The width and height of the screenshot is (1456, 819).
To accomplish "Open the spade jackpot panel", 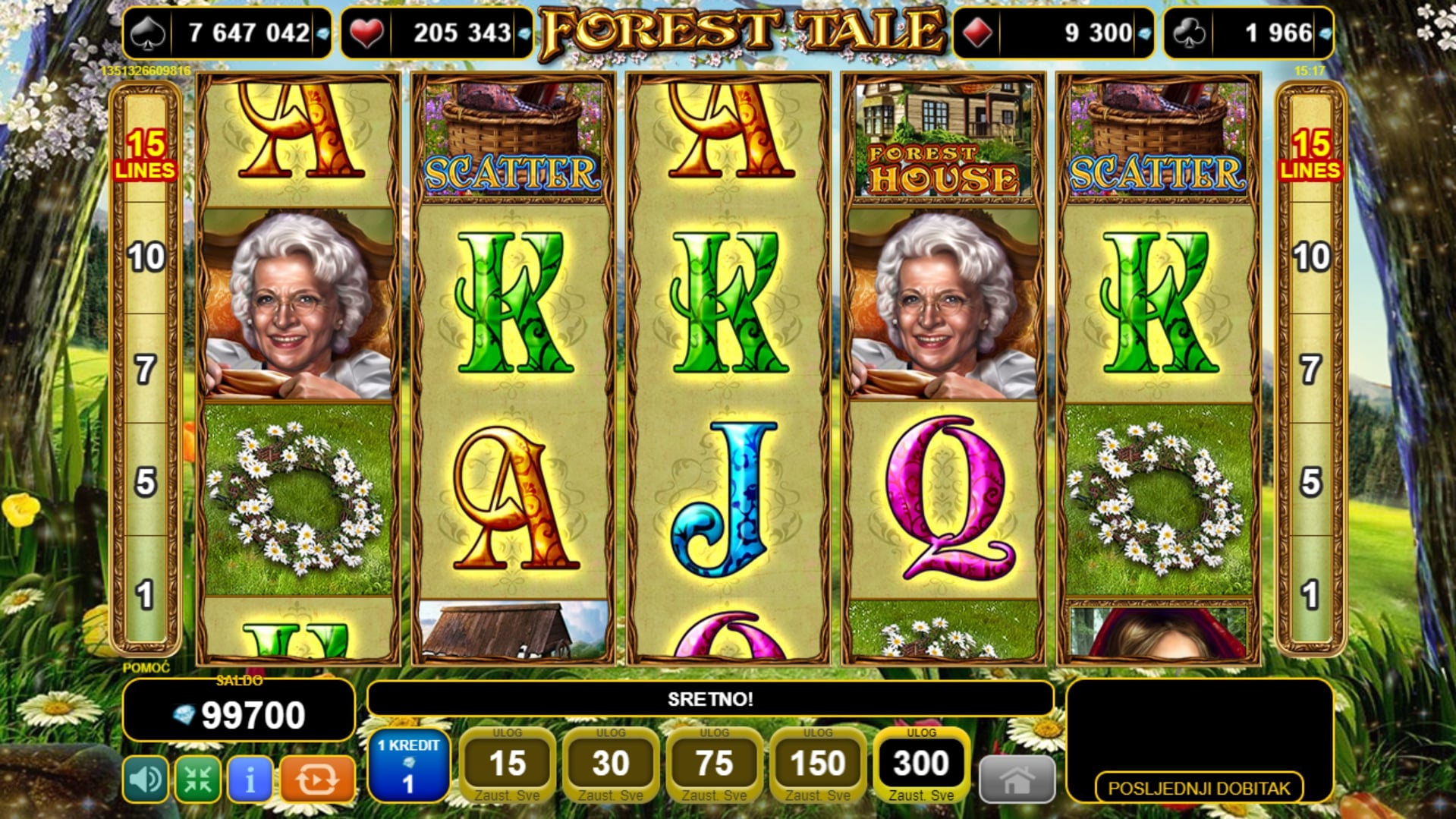I will [227, 33].
